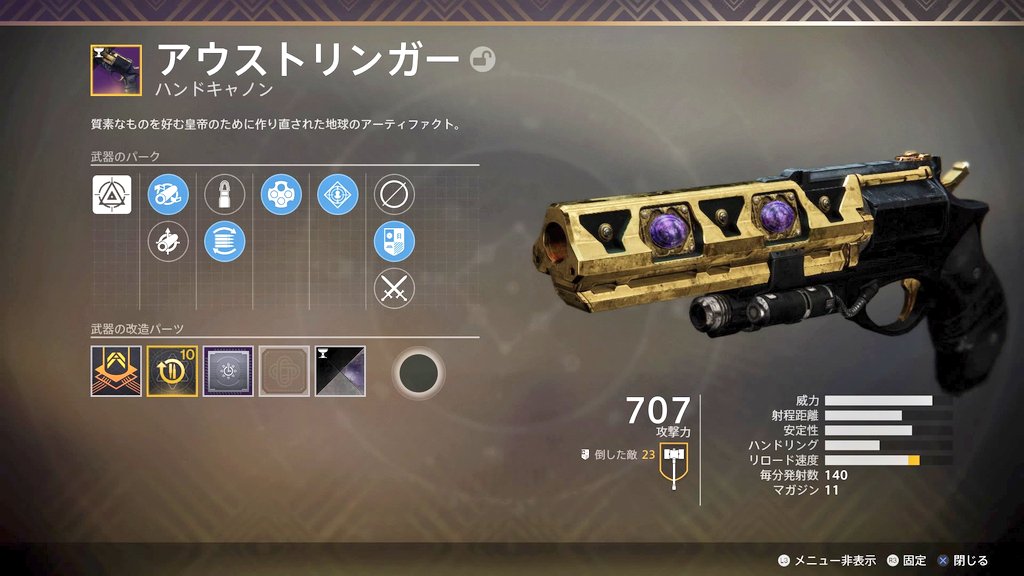The width and height of the screenshot is (1024, 576).
Task: Open the black and purple shader slot
Action: 340,371
